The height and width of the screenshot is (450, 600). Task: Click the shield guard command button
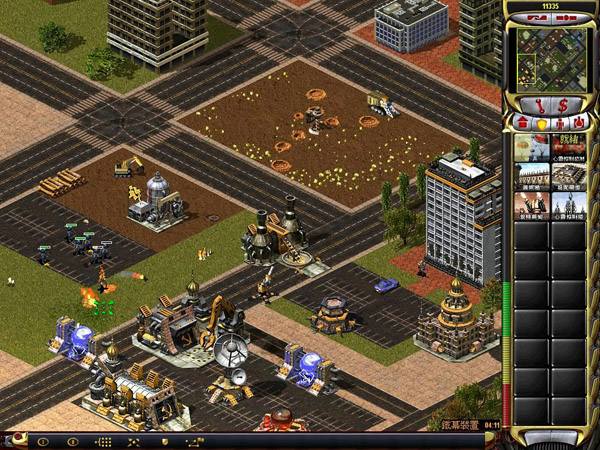pos(163,441)
